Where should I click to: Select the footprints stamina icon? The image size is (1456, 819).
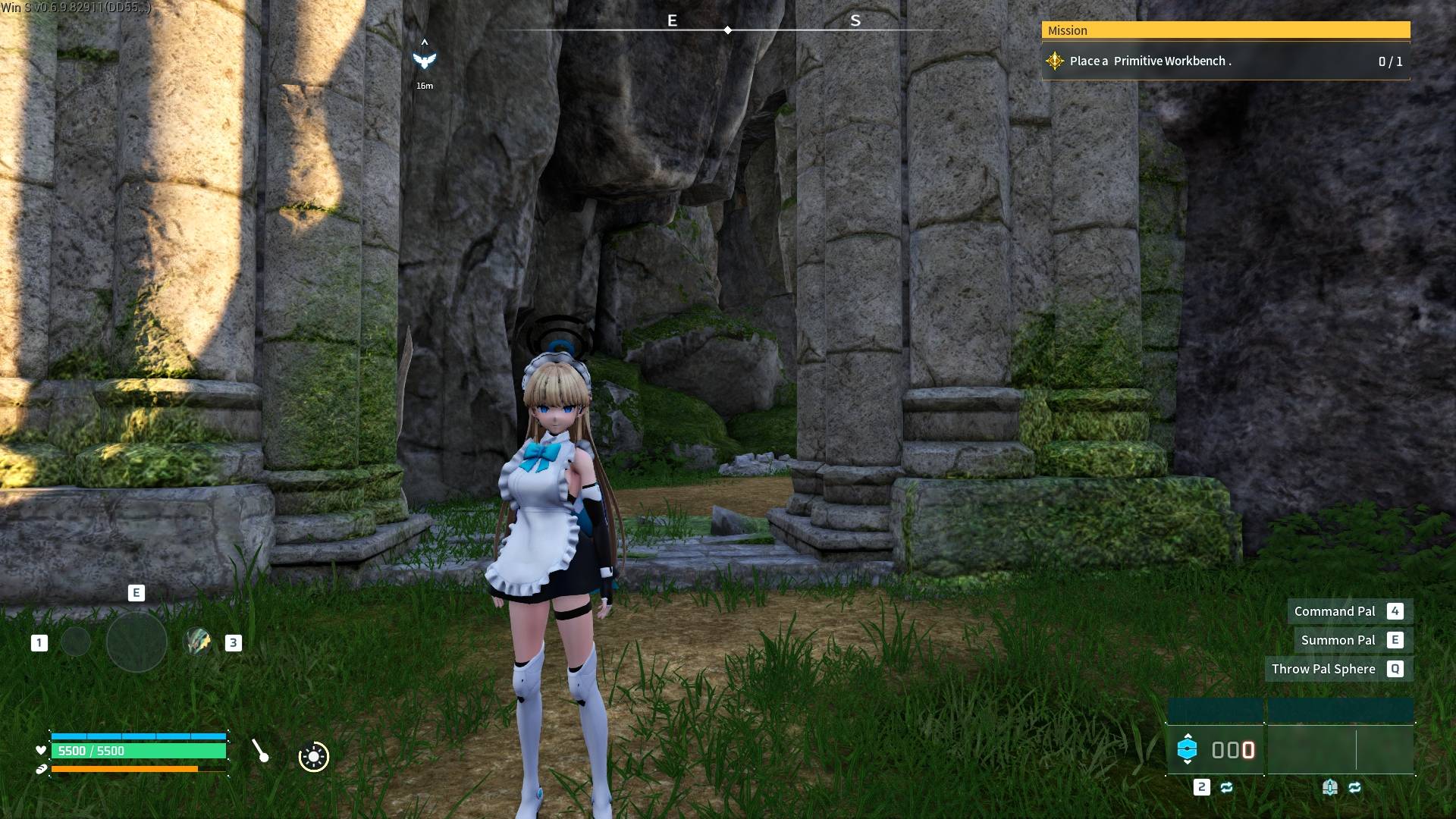(x=41, y=768)
